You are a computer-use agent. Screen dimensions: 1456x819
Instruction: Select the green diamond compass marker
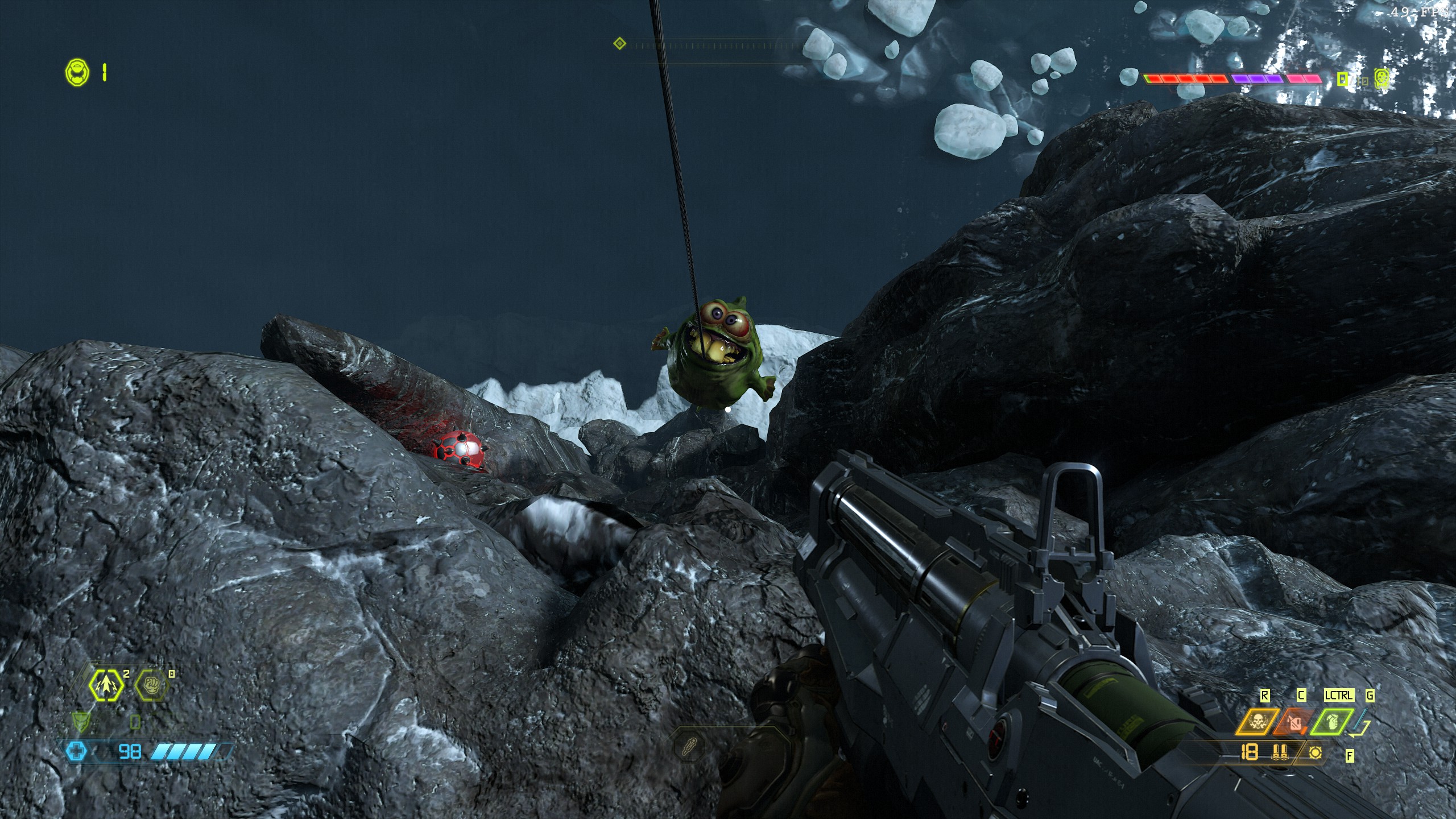click(620, 43)
